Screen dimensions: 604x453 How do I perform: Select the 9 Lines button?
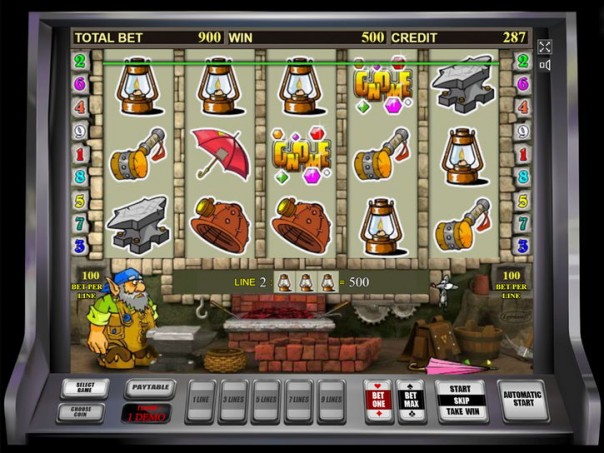331,399
